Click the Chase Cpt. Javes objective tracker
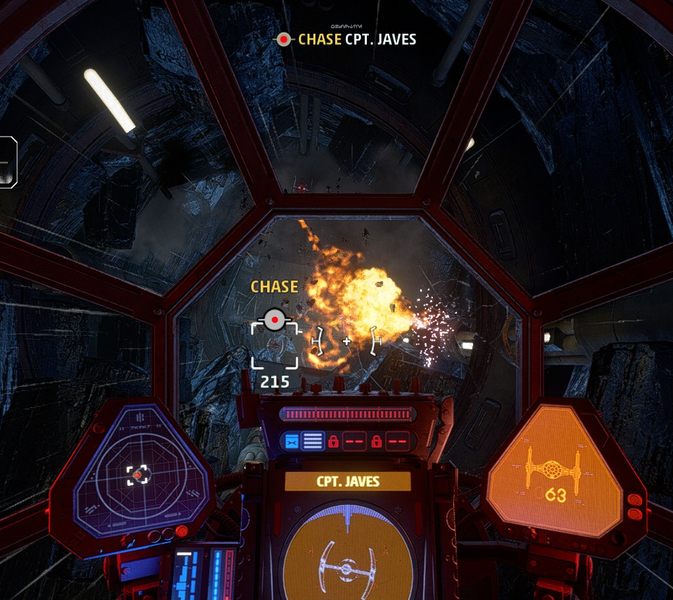Screen dimensions: 673x600 [346, 39]
